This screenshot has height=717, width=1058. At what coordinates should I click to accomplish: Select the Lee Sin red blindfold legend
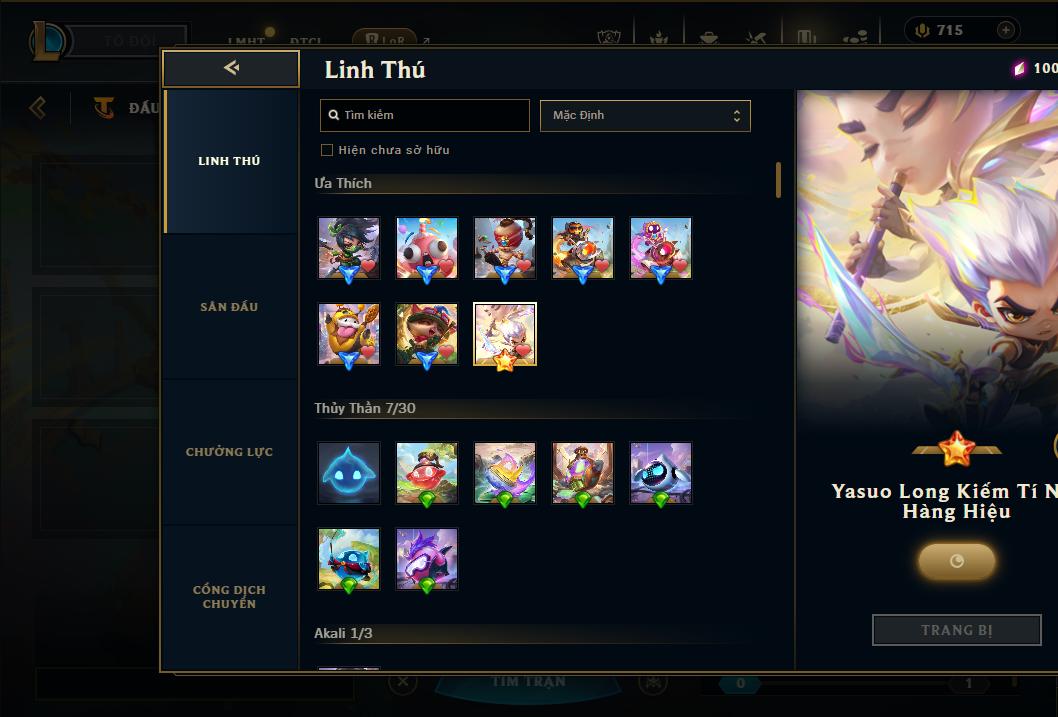505,247
